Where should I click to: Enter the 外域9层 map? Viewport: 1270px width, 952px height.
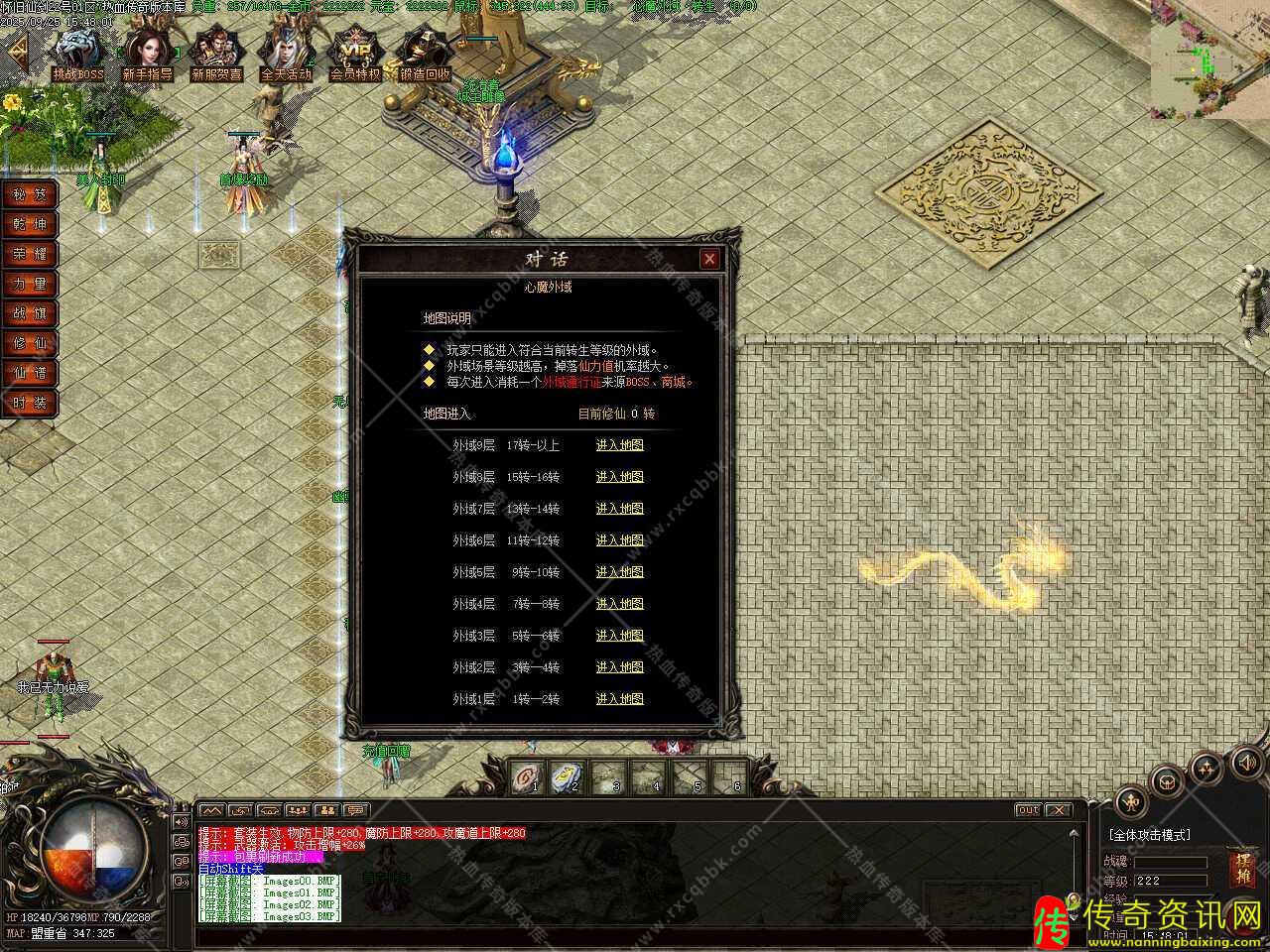[619, 445]
